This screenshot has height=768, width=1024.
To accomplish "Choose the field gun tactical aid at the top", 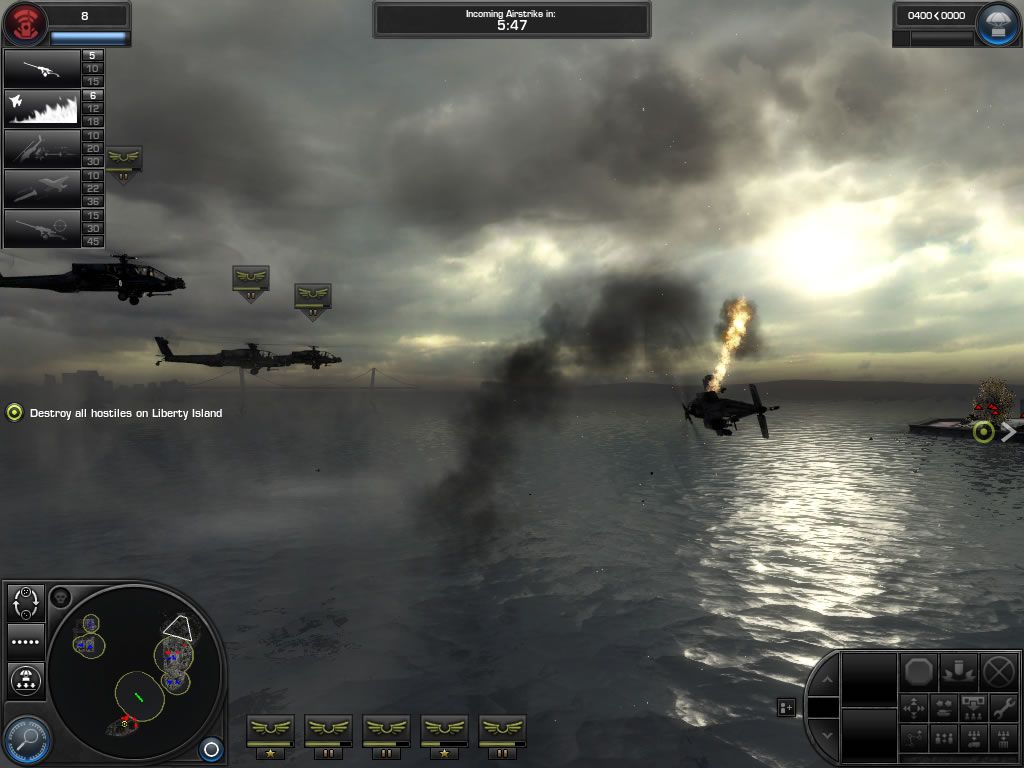I will (42, 68).
